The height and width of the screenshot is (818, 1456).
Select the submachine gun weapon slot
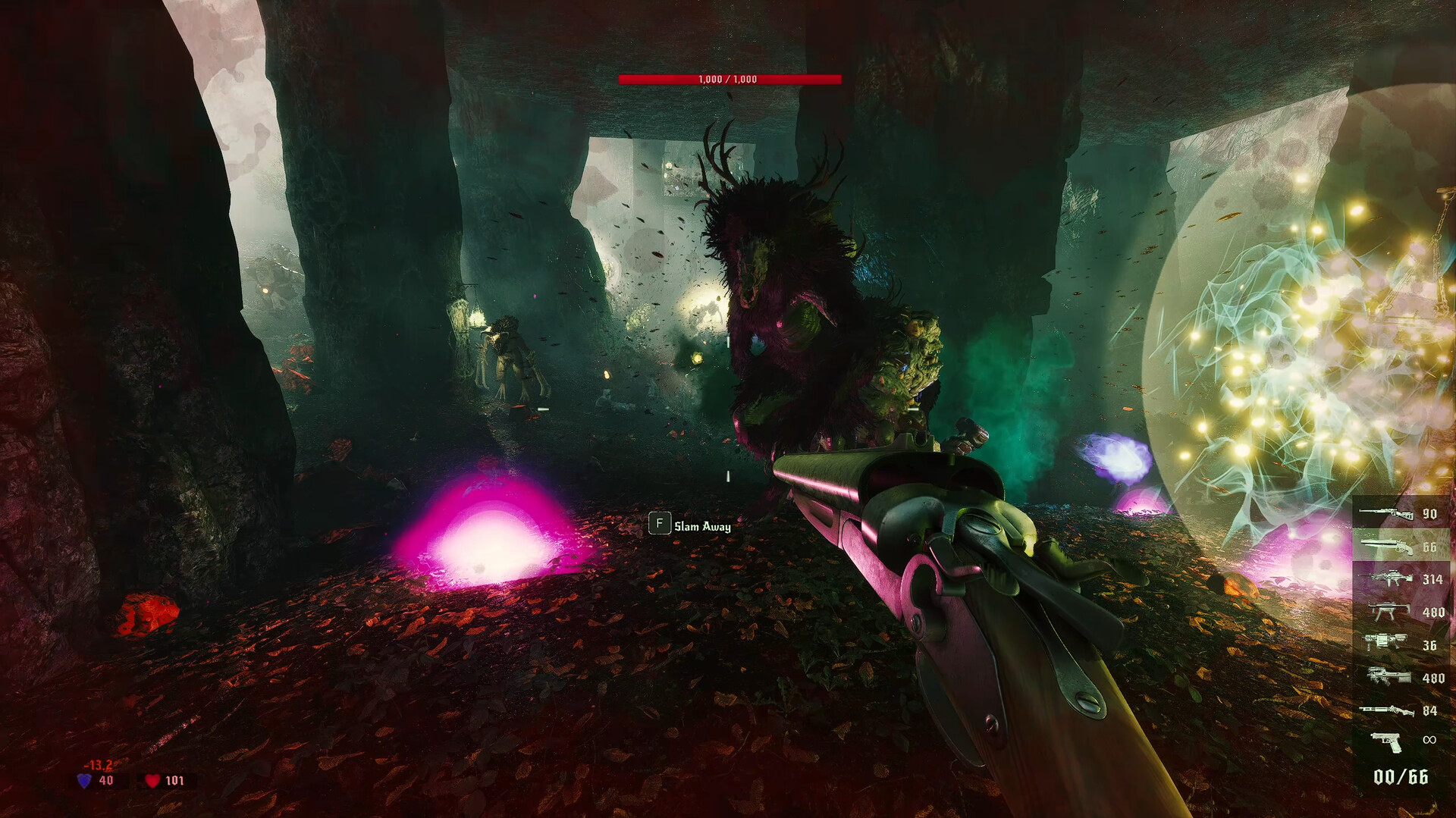pos(1386,611)
